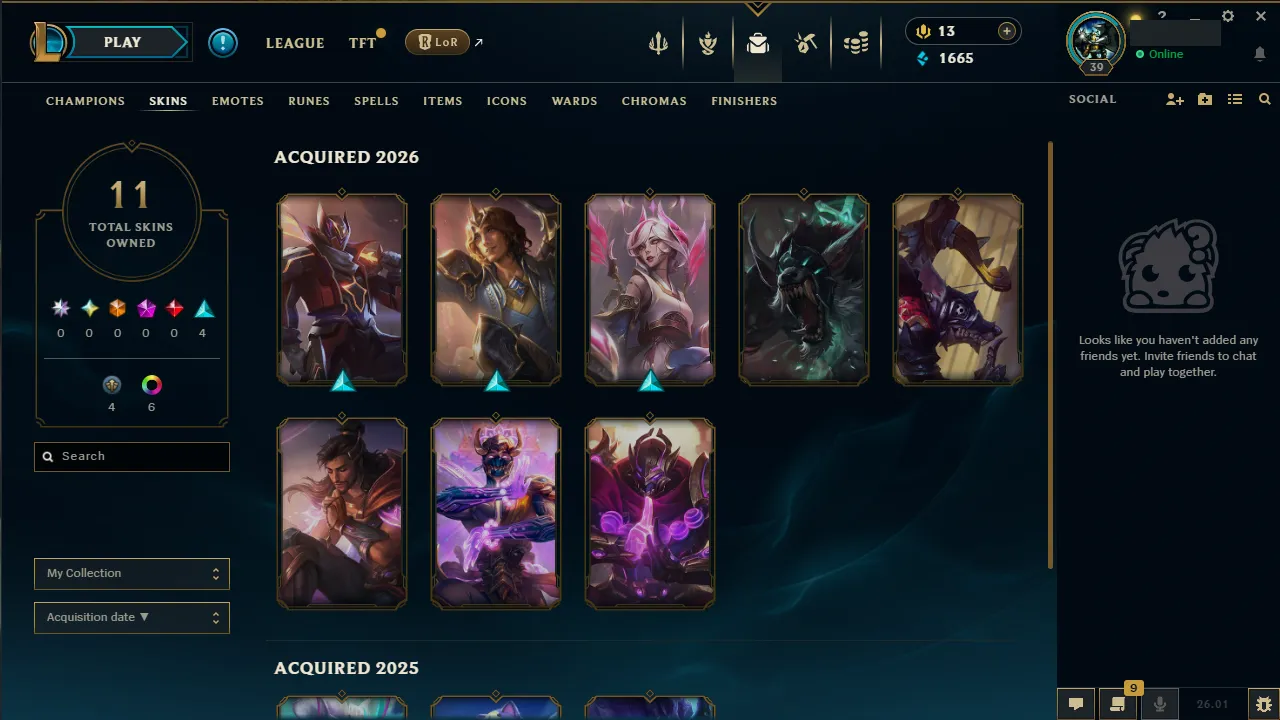The width and height of the screenshot is (1280, 720).
Task: Select the honor crest icon in the navbar
Action: pyautogui.click(x=707, y=42)
